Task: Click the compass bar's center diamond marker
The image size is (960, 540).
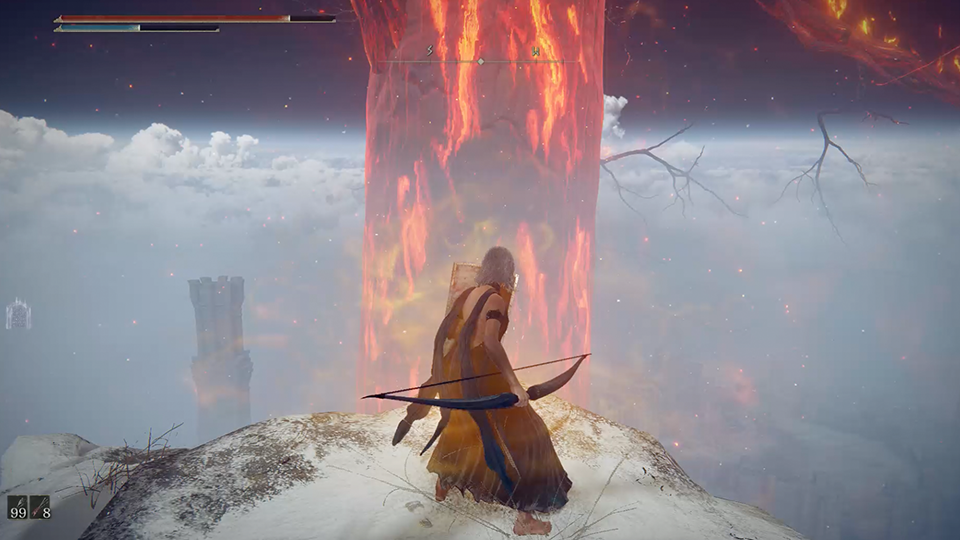Action: [480, 62]
